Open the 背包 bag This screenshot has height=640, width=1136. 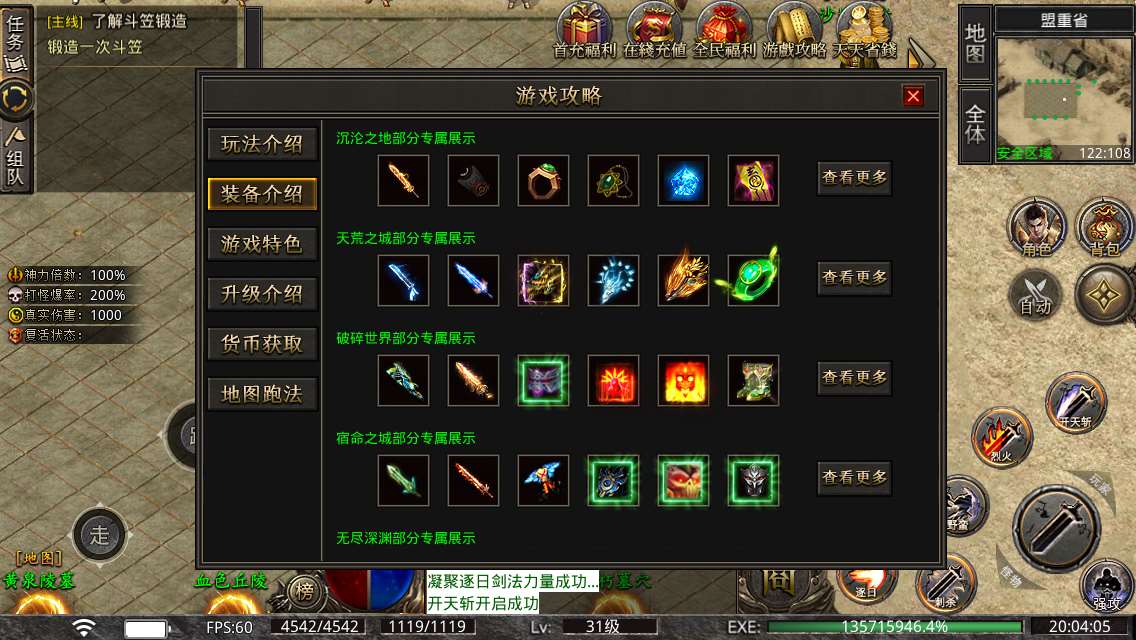(x=1104, y=225)
